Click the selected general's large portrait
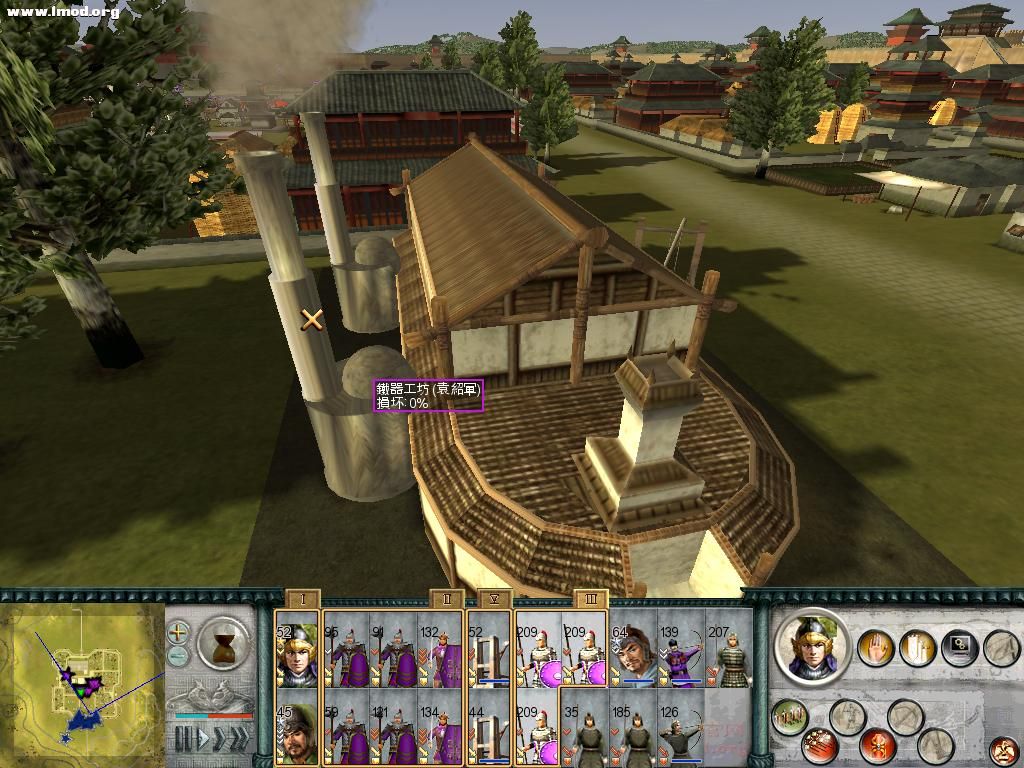Screen dimensions: 1024x768 pos(812,648)
